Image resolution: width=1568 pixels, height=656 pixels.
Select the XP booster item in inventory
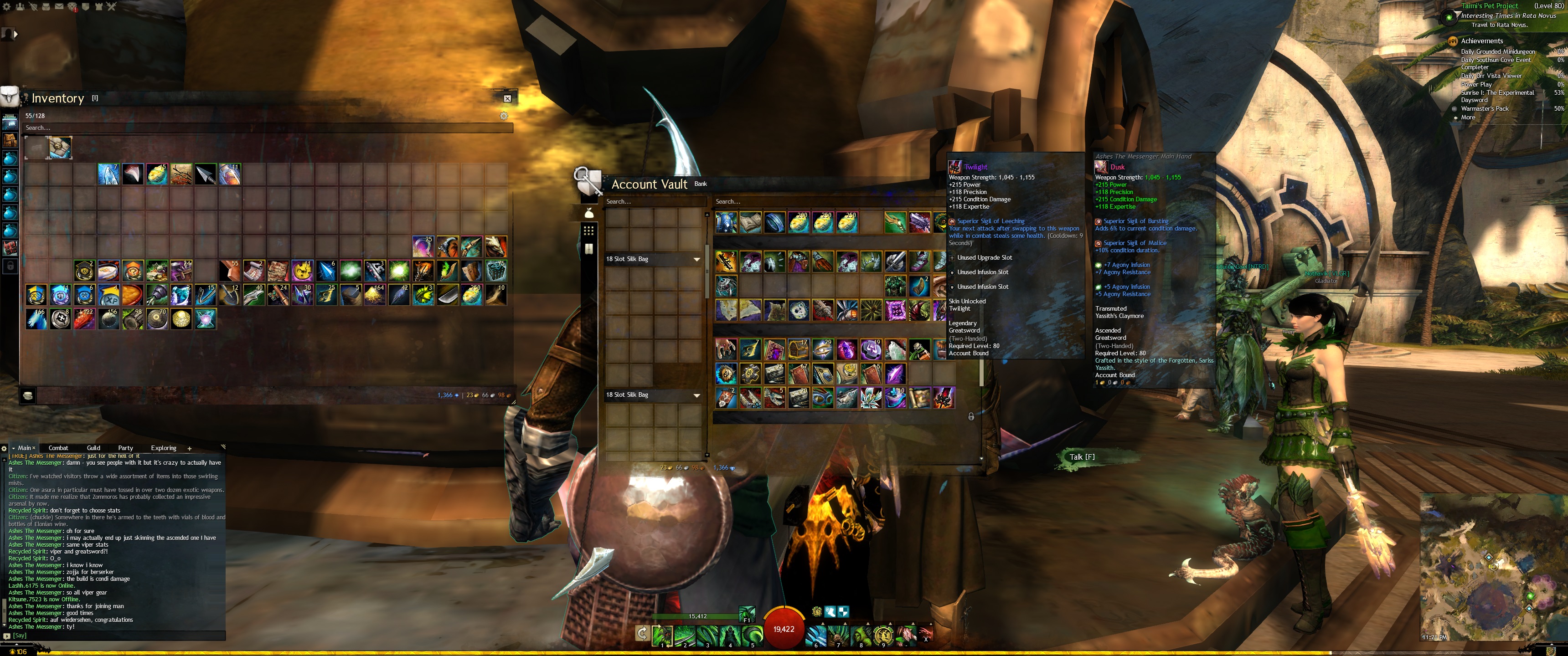[x=108, y=295]
